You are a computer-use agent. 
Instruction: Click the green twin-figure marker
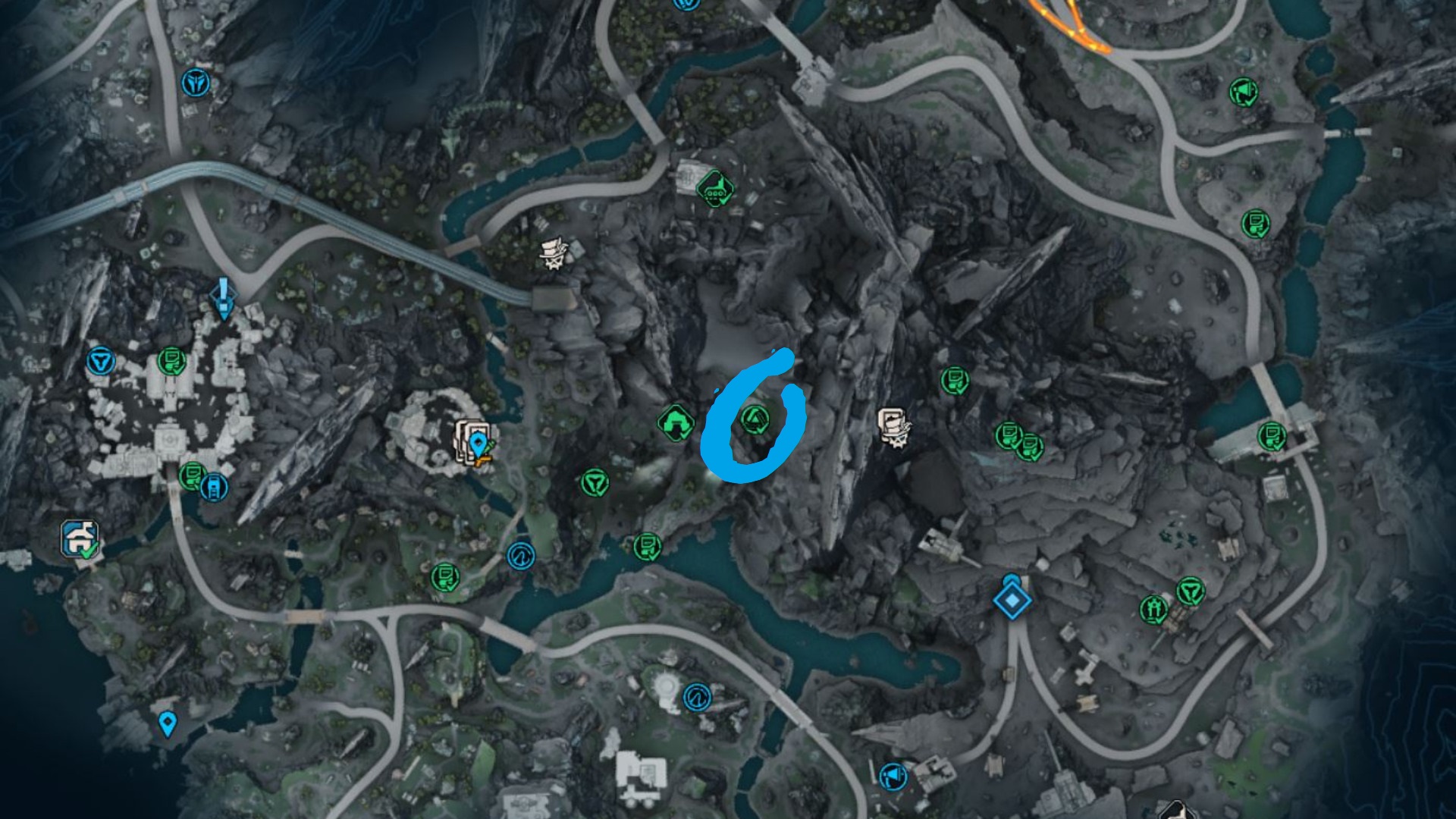coord(1154,609)
